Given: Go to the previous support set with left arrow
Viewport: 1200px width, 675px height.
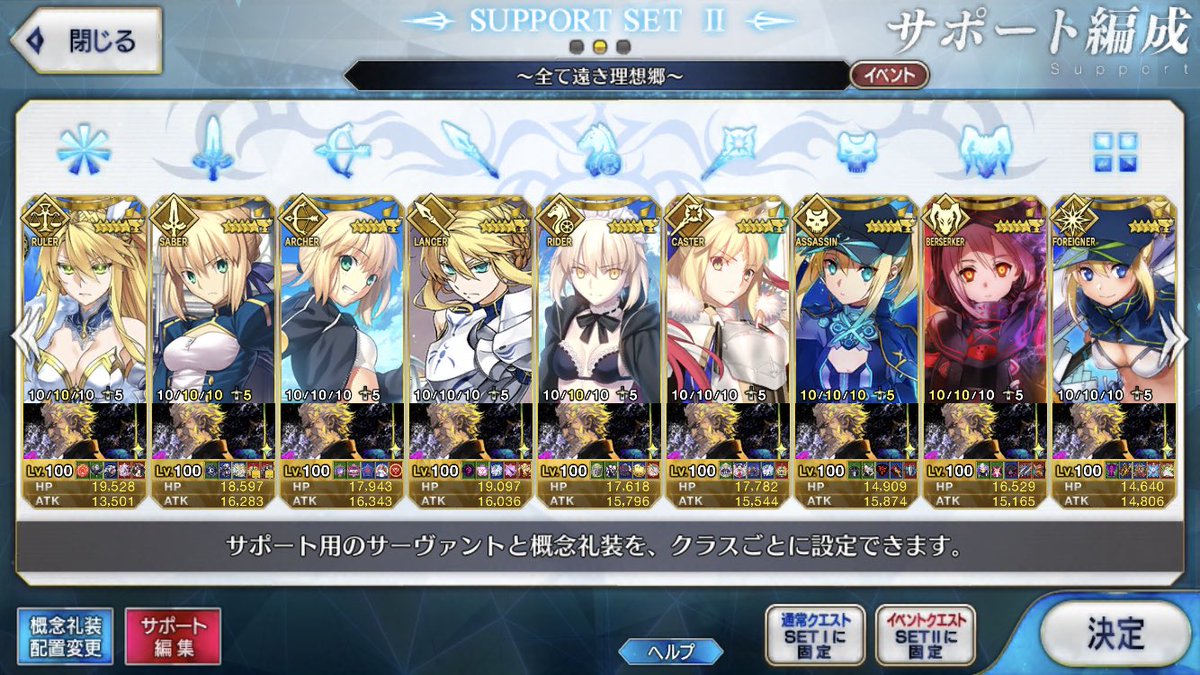Looking at the screenshot, I should point(22,338).
